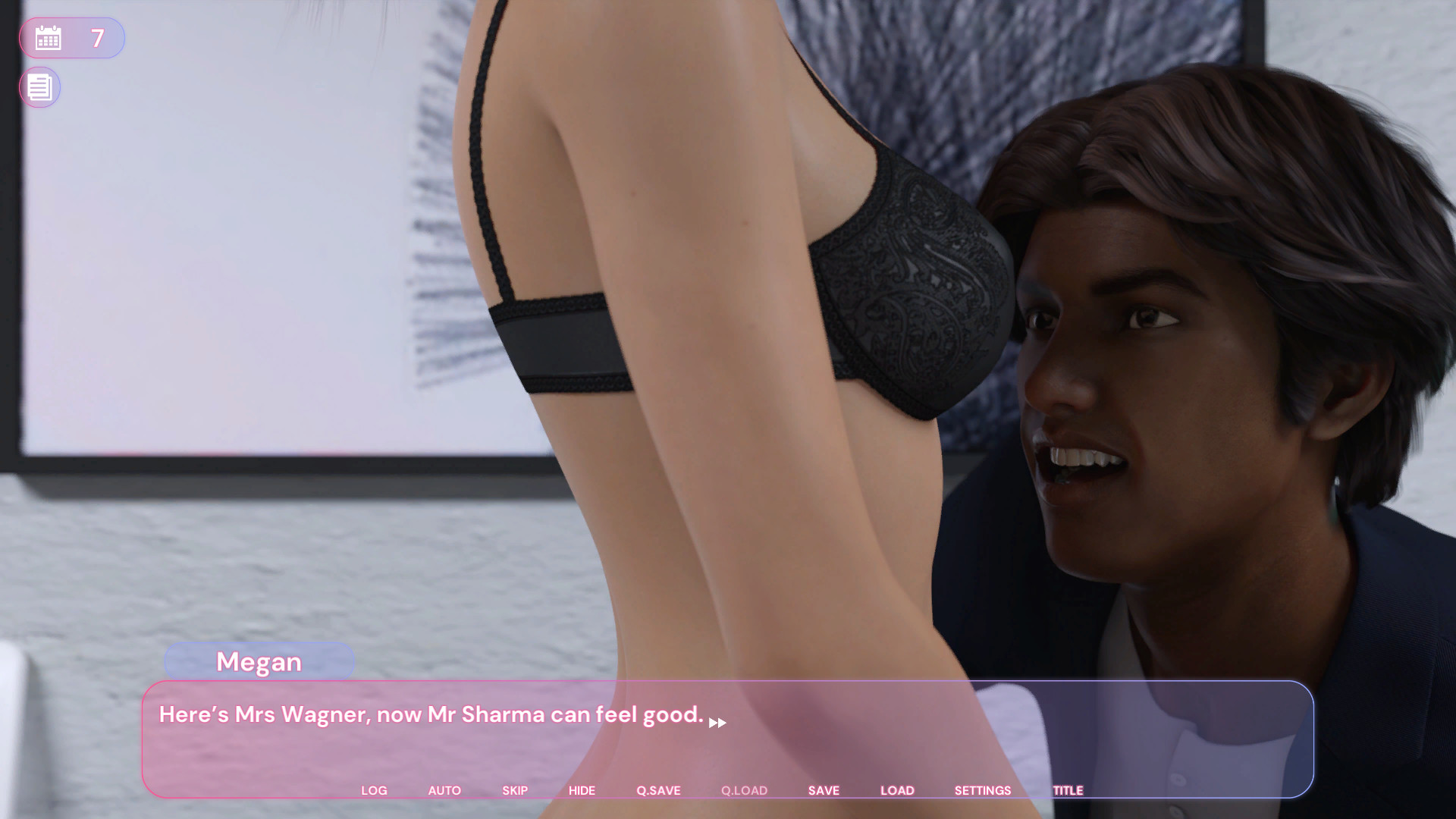Toggle SKIP mode on

point(515,790)
